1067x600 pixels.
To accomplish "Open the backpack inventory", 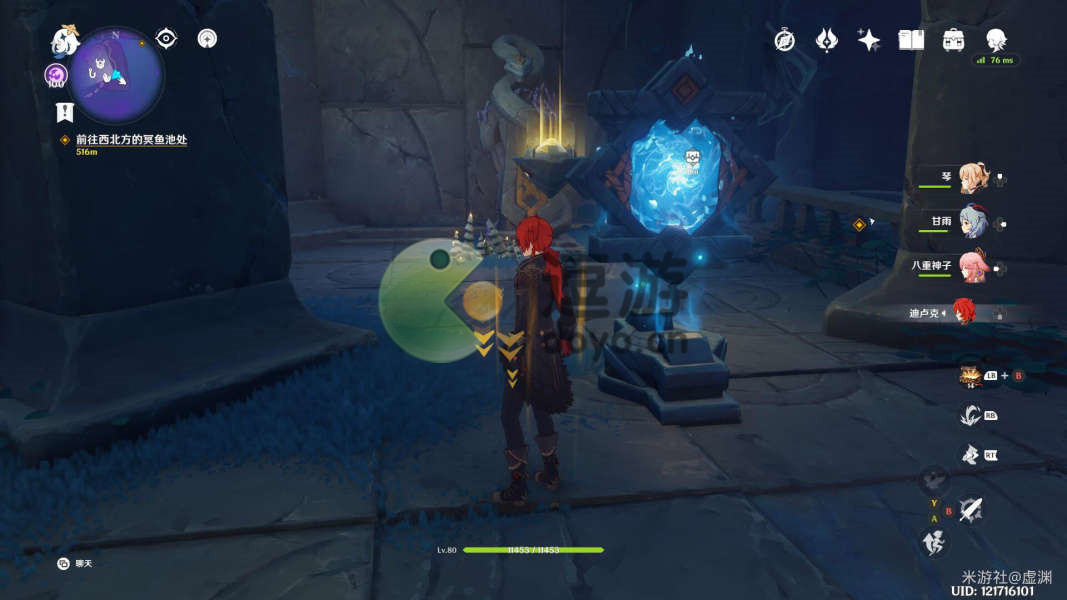I will 953,40.
